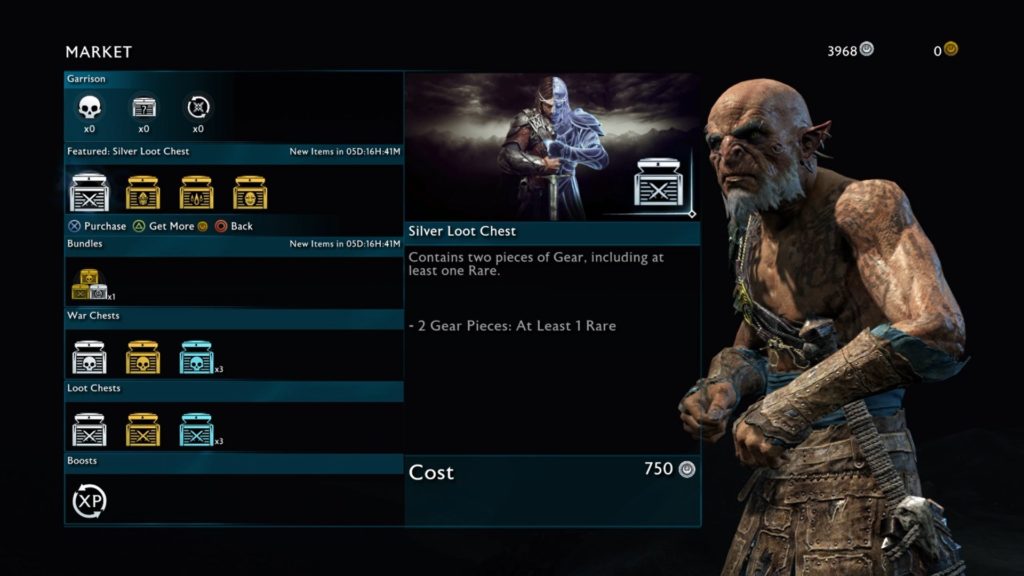The height and width of the screenshot is (576, 1024).
Task: Select the silver War Chest
Action: (x=89, y=357)
